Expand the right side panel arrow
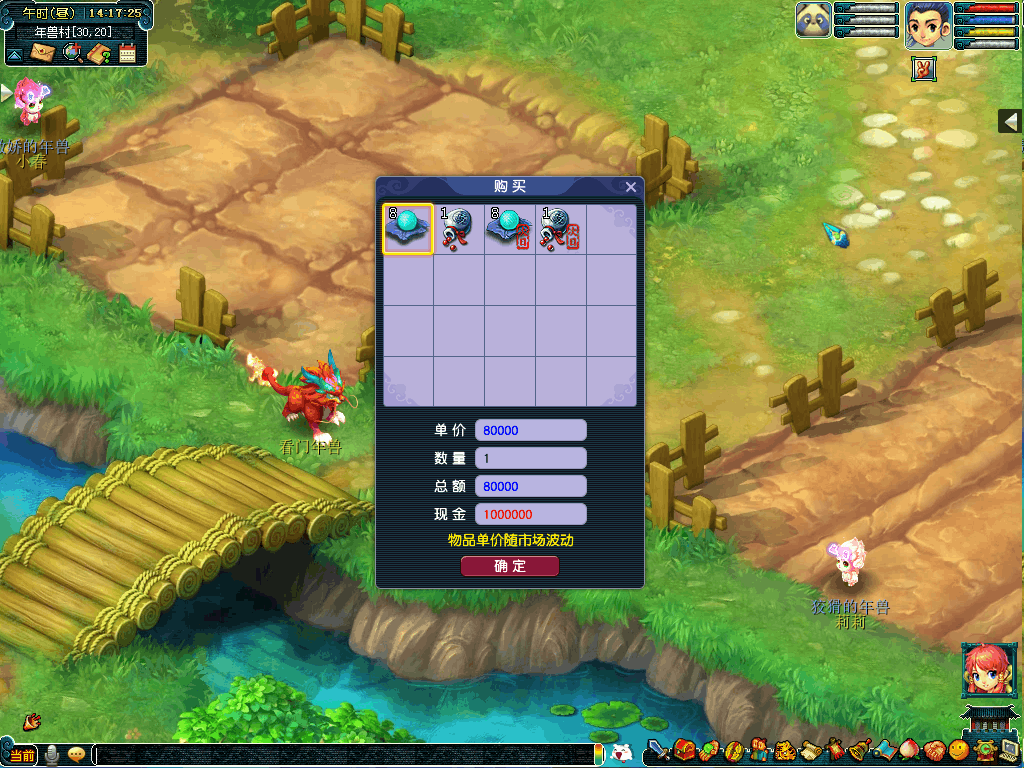The image size is (1024, 768). coord(1011,121)
